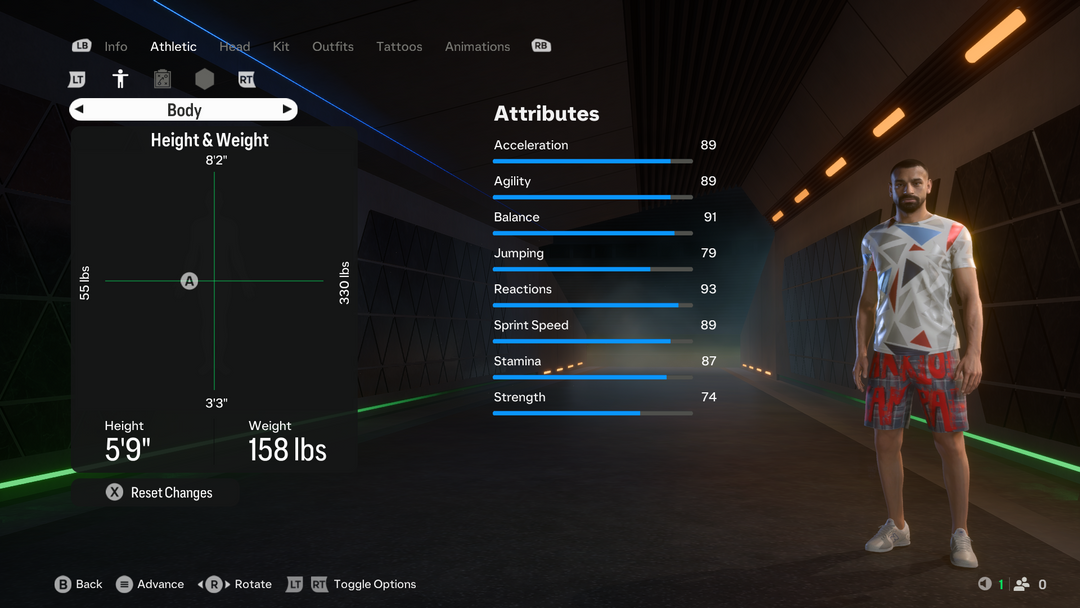Reset Changes to the body settings
The image size is (1080, 608).
click(x=160, y=493)
